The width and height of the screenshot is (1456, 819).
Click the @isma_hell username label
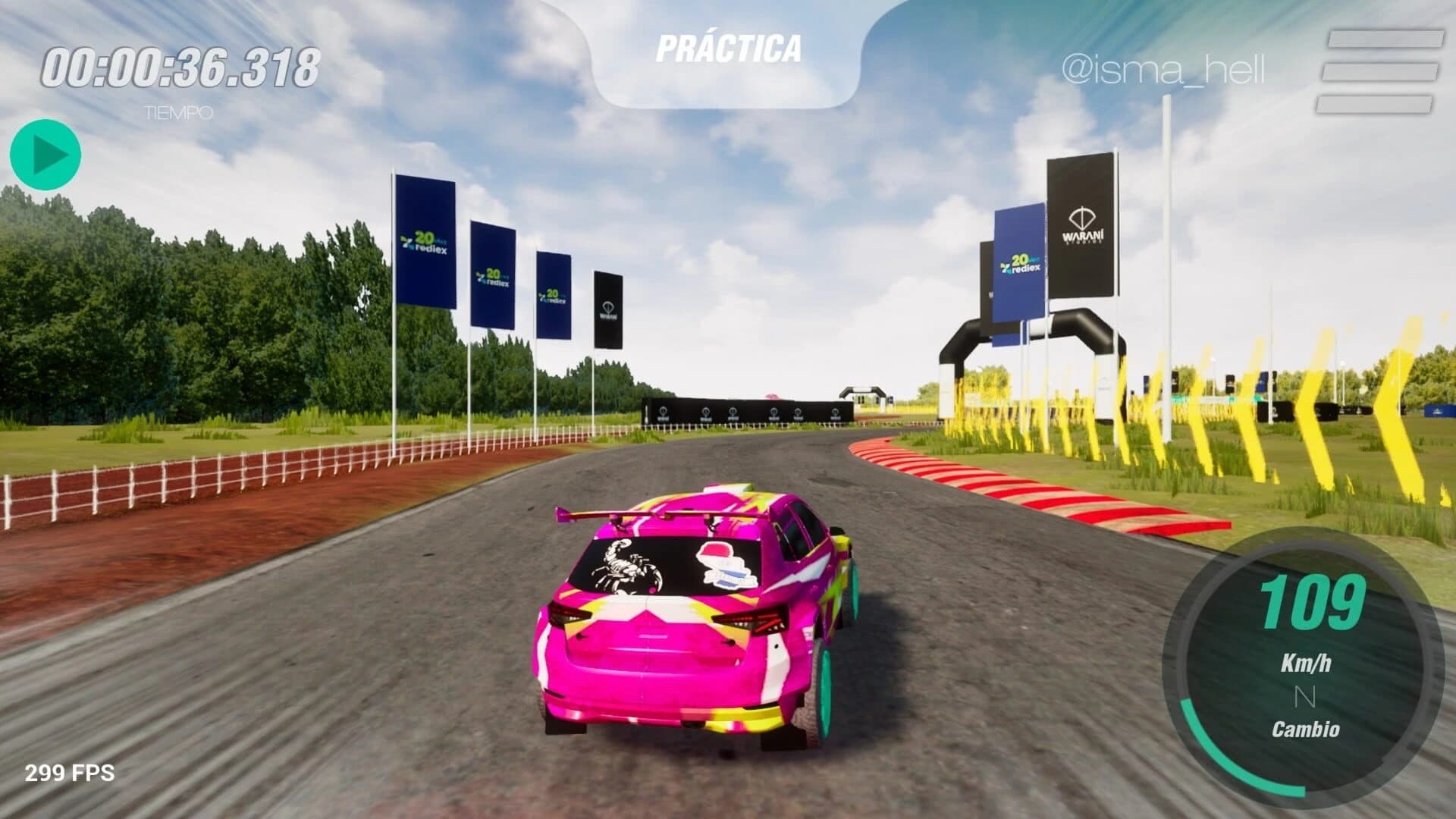pos(1165,67)
